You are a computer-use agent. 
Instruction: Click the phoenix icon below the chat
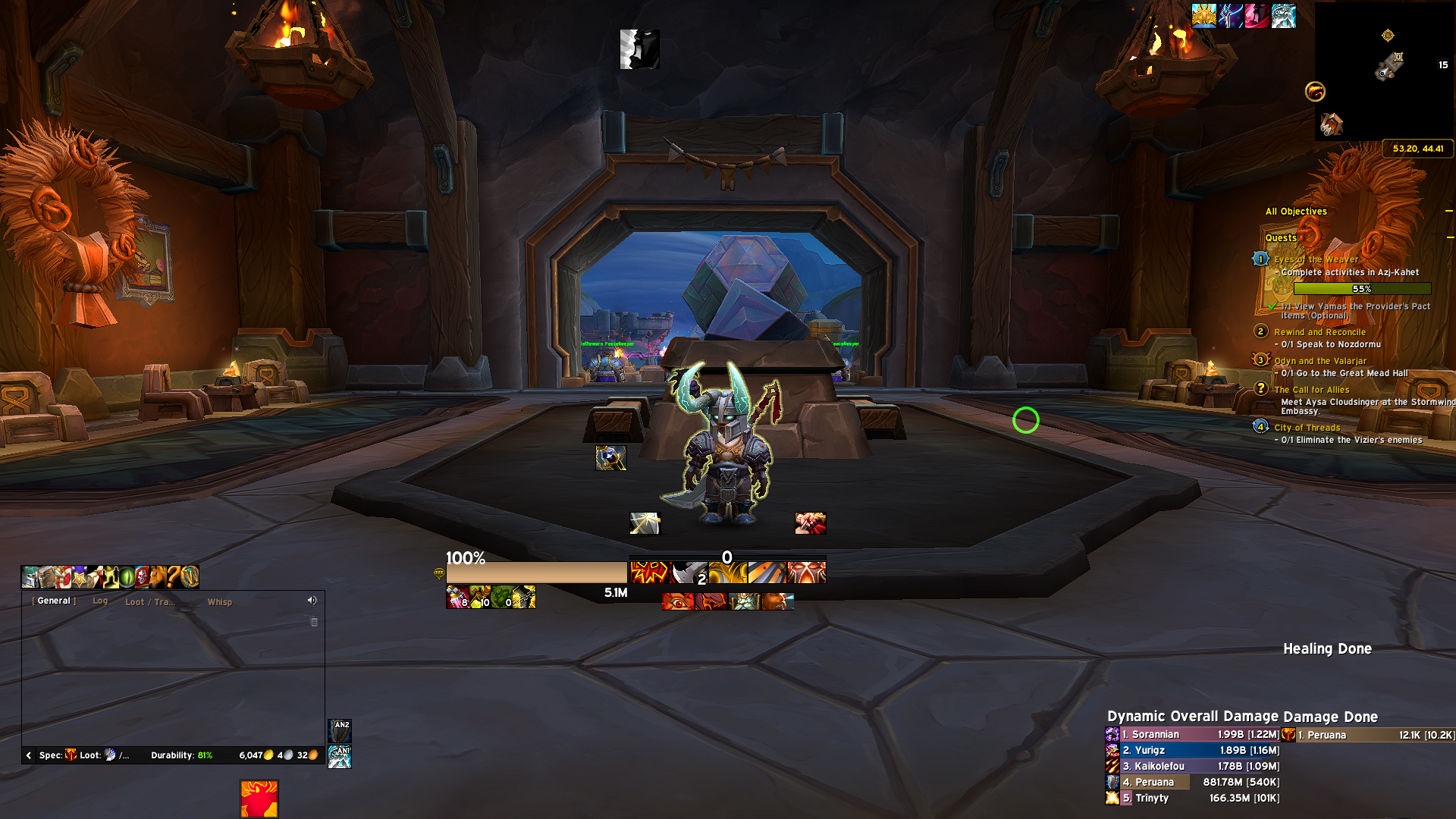tap(259, 799)
